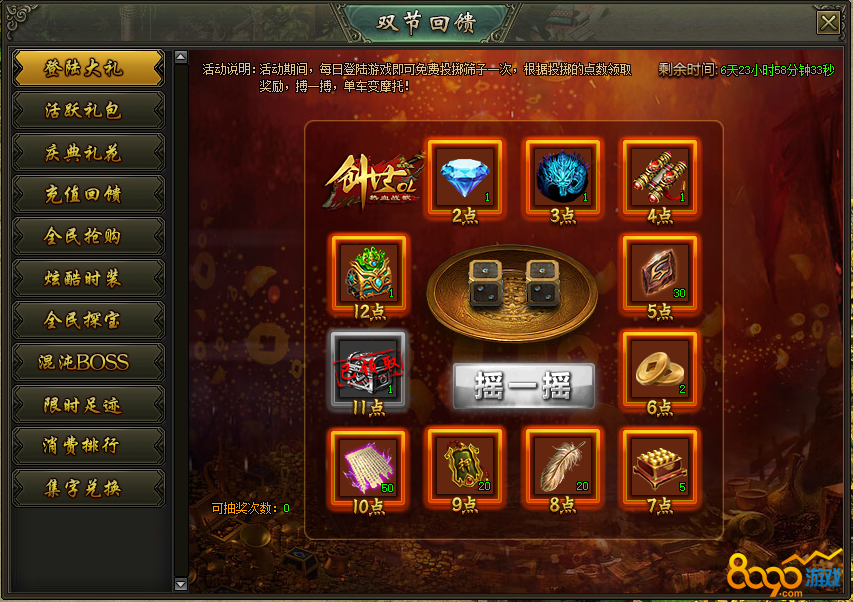The image size is (853, 602).
Task: Open the 庆典礼花 tab
Action: click(88, 152)
